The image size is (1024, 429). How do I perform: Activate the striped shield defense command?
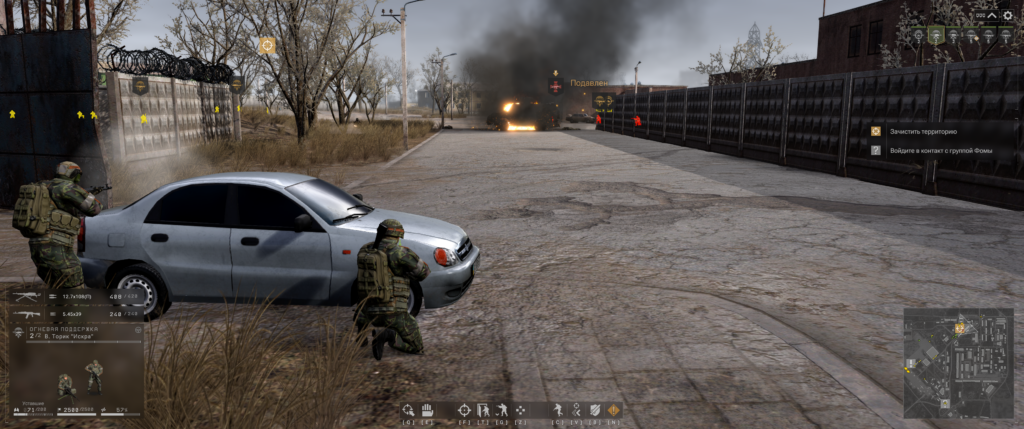(x=595, y=410)
